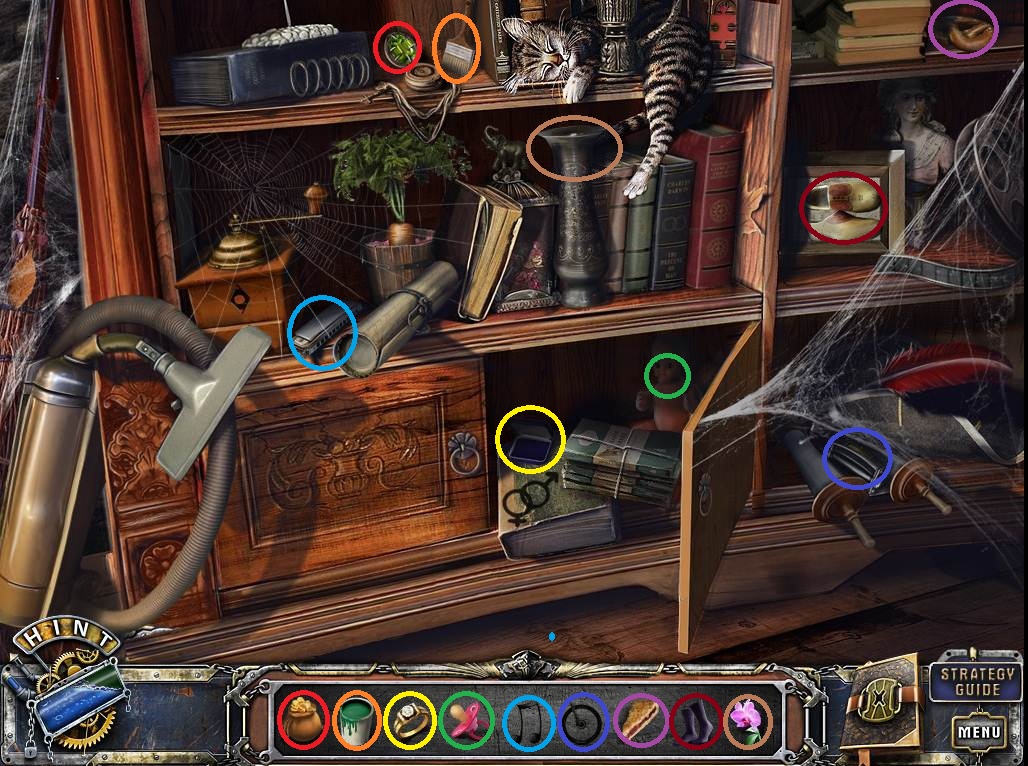Select the gold diamond ring item slot
Image resolution: width=1028 pixels, height=766 pixels.
[410, 720]
